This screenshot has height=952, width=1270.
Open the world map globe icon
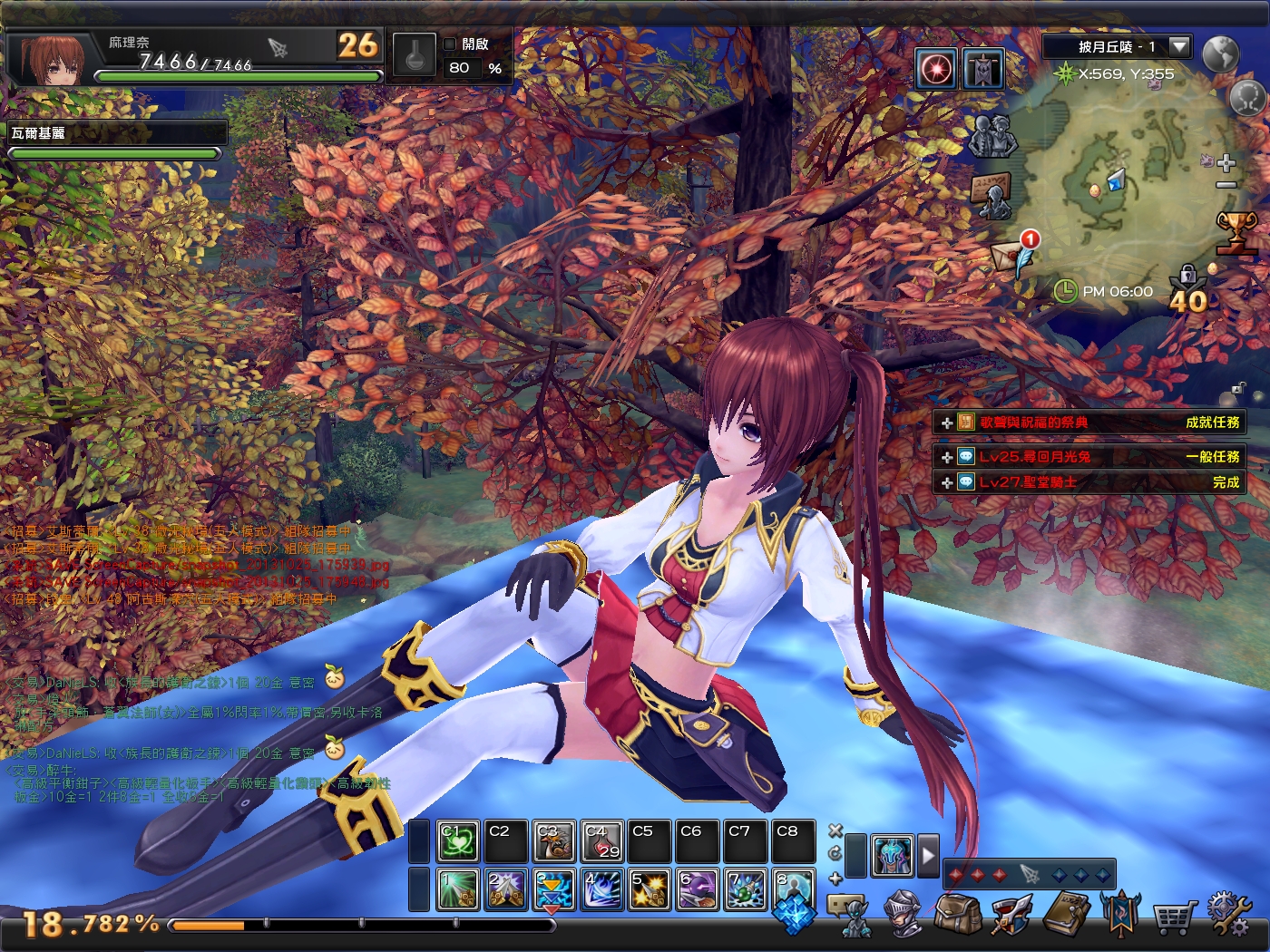click(x=1222, y=53)
